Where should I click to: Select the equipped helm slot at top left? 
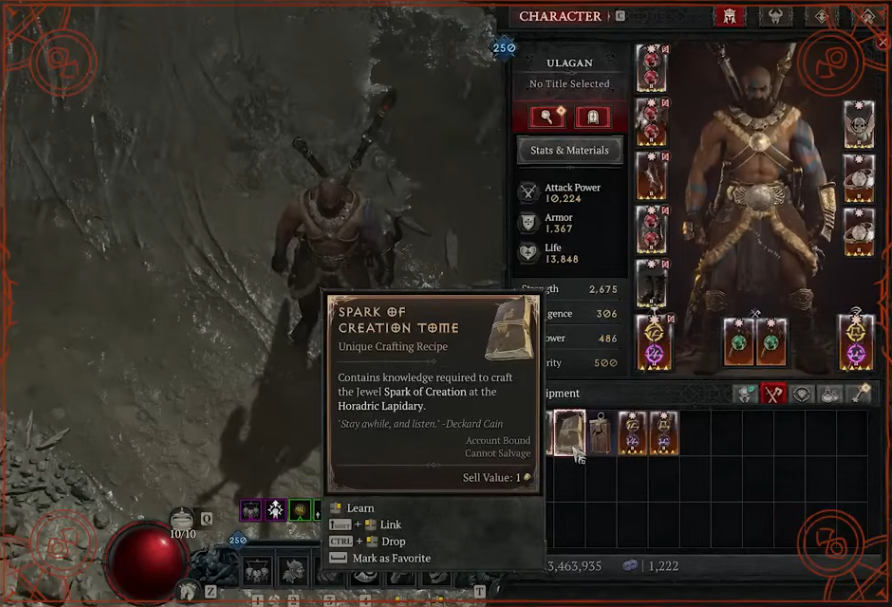point(652,68)
